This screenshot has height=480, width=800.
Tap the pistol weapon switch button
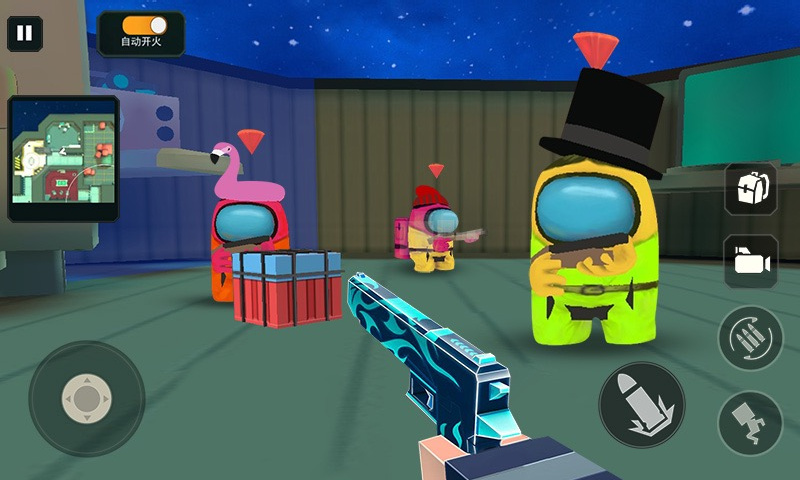[750, 422]
